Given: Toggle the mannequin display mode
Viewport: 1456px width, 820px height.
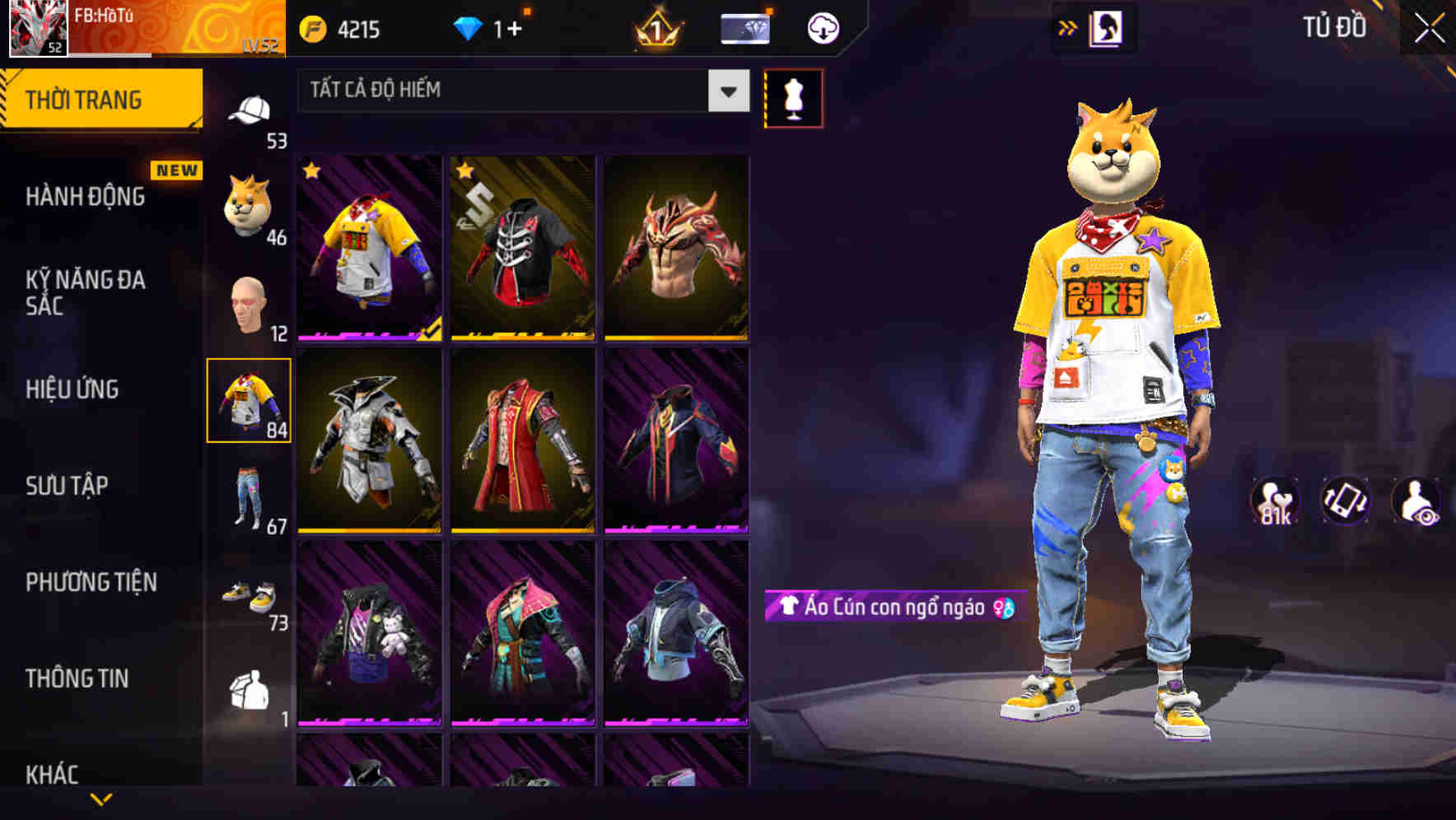Looking at the screenshot, I should (794, 97).
